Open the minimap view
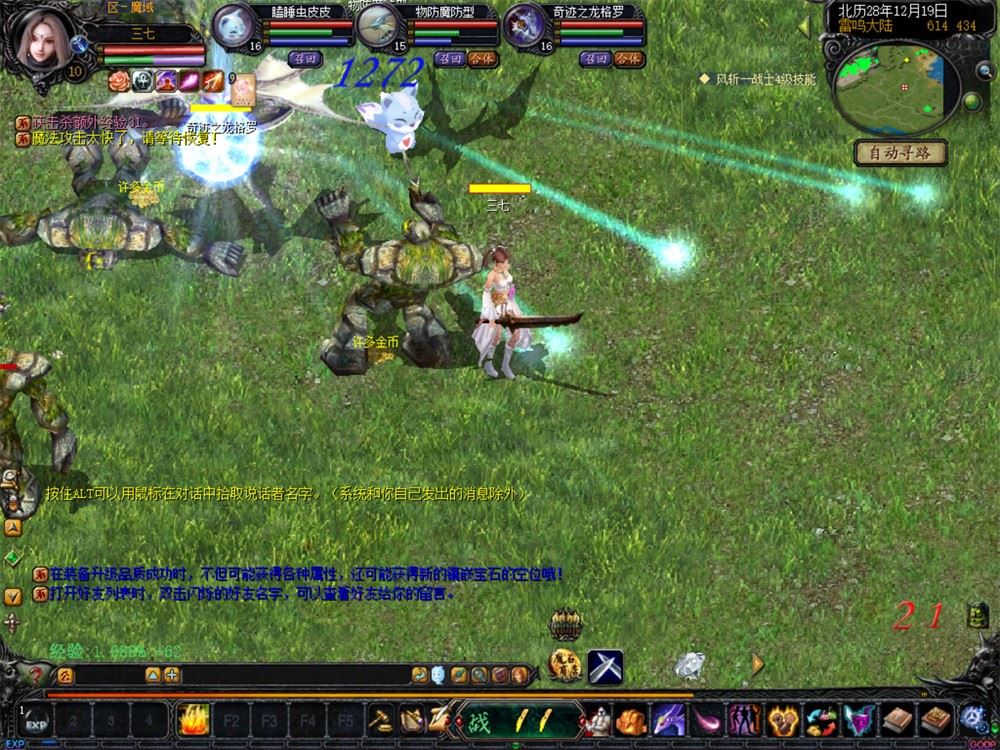Screen dimensions: 1000x750 (x=892, y=87)
